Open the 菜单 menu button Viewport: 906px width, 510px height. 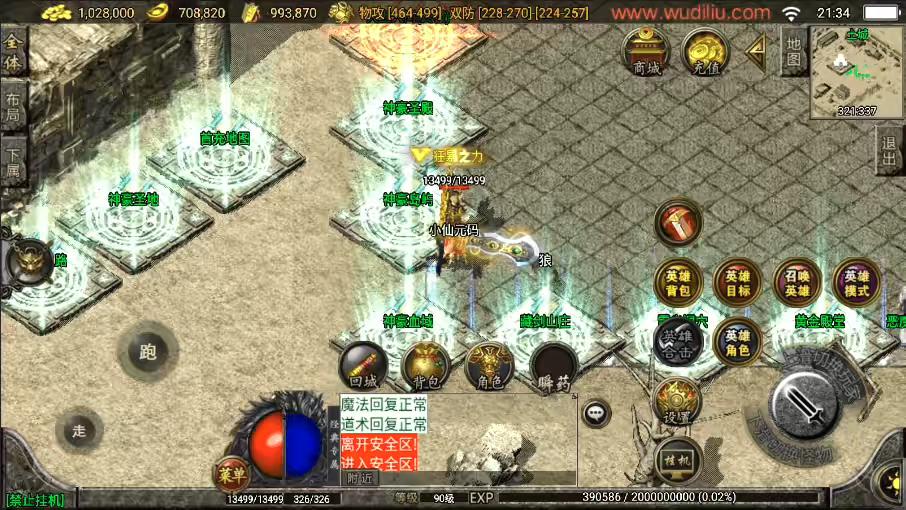tap(231, 475)
